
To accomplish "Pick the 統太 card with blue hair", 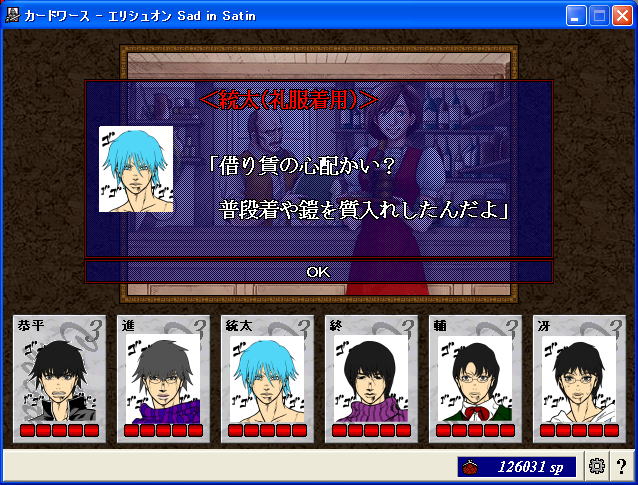I will pos(267,379).
